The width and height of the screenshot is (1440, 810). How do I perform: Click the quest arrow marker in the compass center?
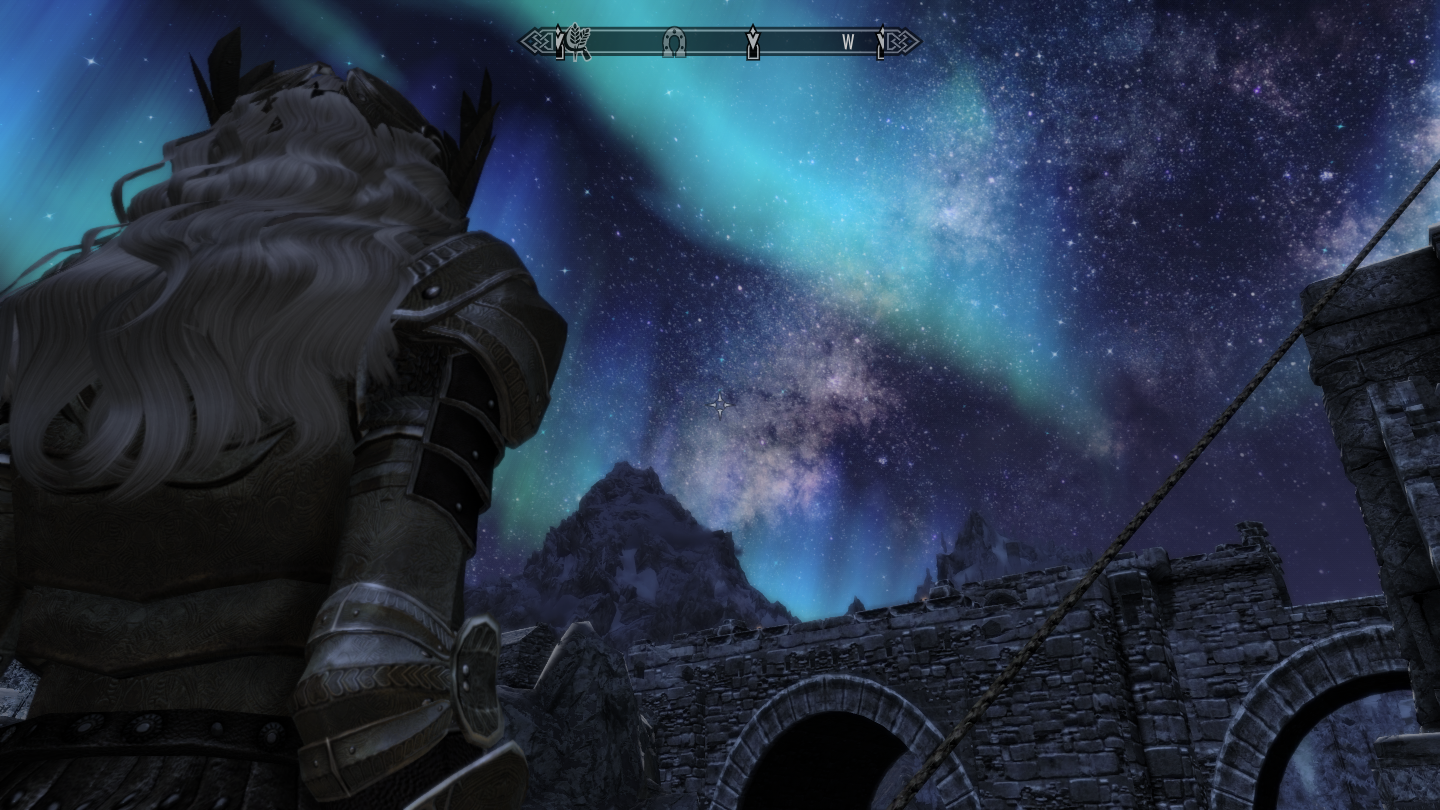click(x=753, y=42)
